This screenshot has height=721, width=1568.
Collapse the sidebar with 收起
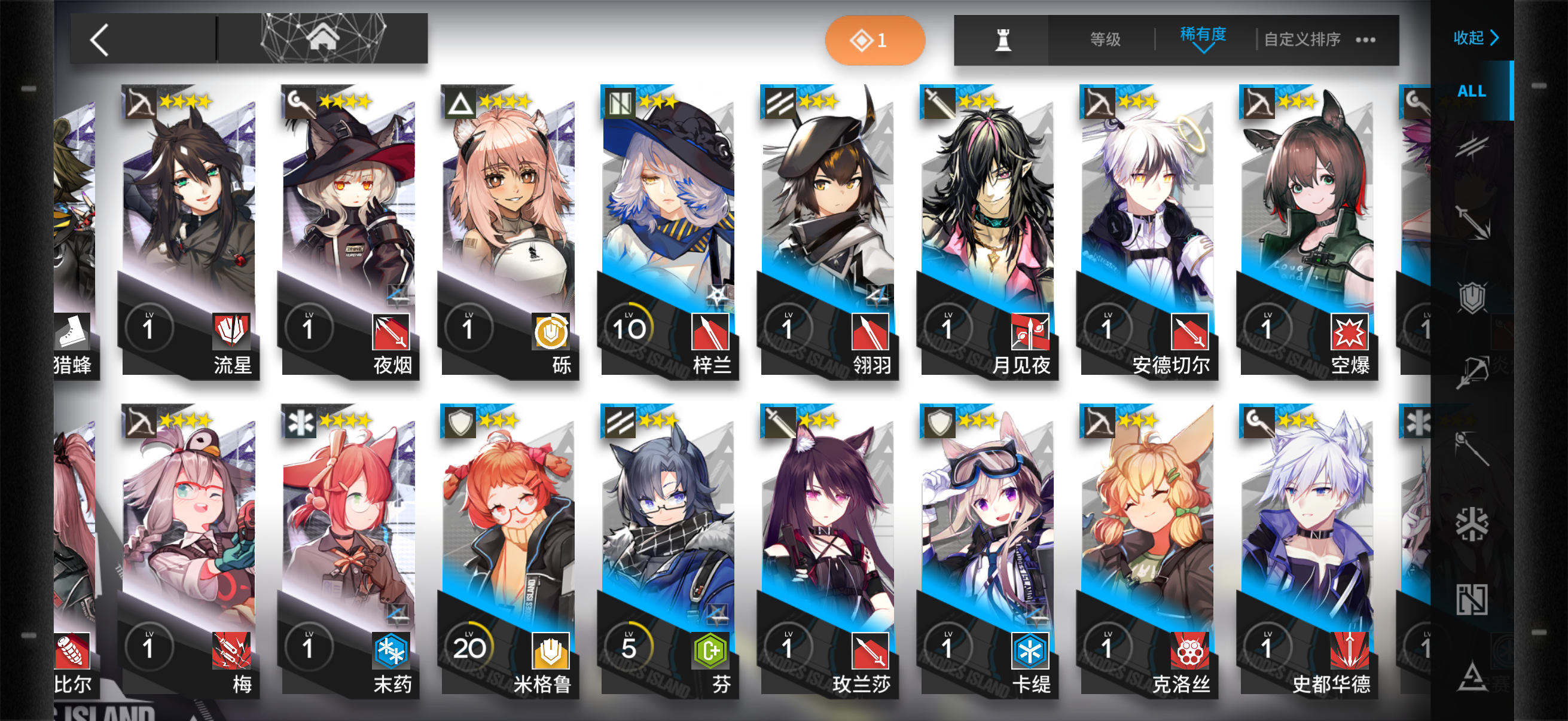point(1474,38)
